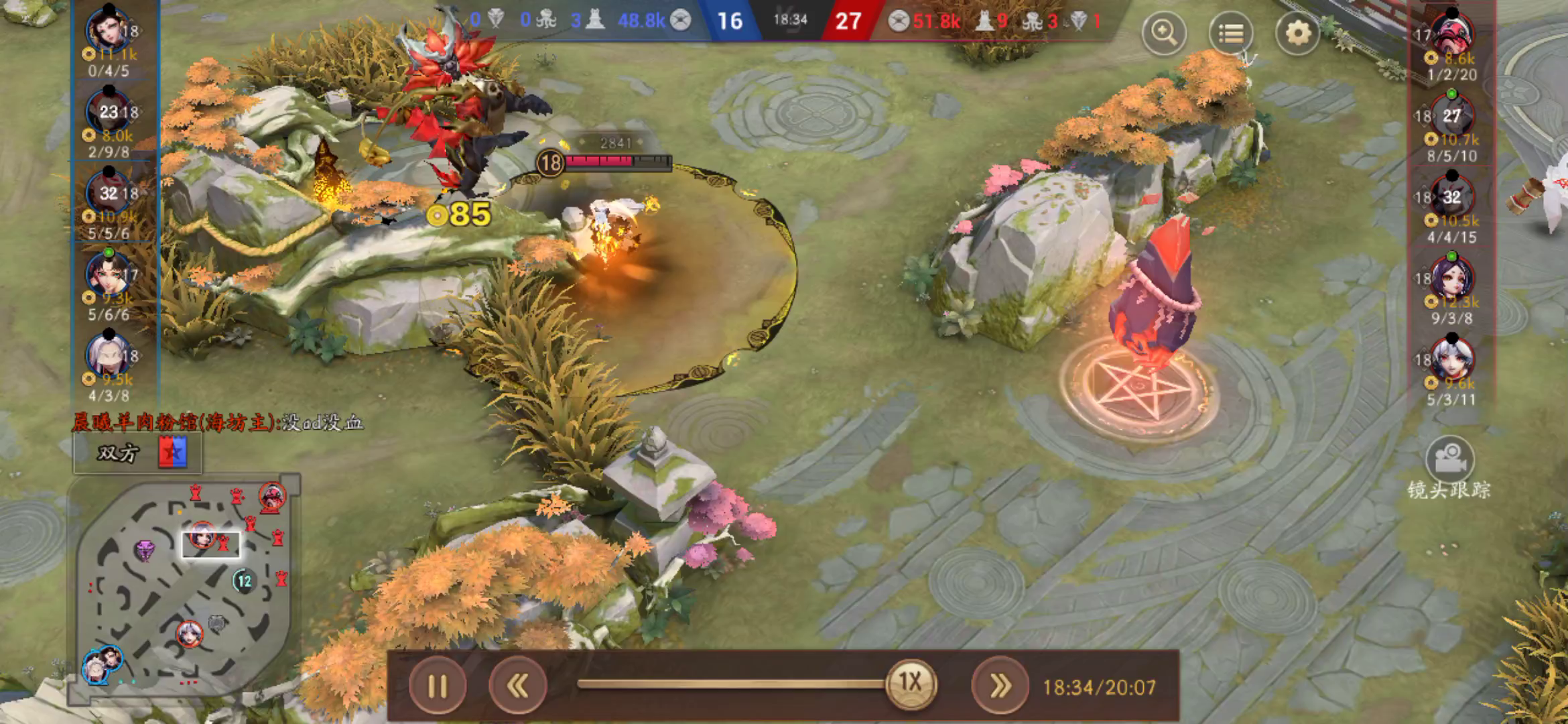Select the red-team player with 4/4/15 KDA
This screenshot has width=1568, height=724.
point(1452,198)
